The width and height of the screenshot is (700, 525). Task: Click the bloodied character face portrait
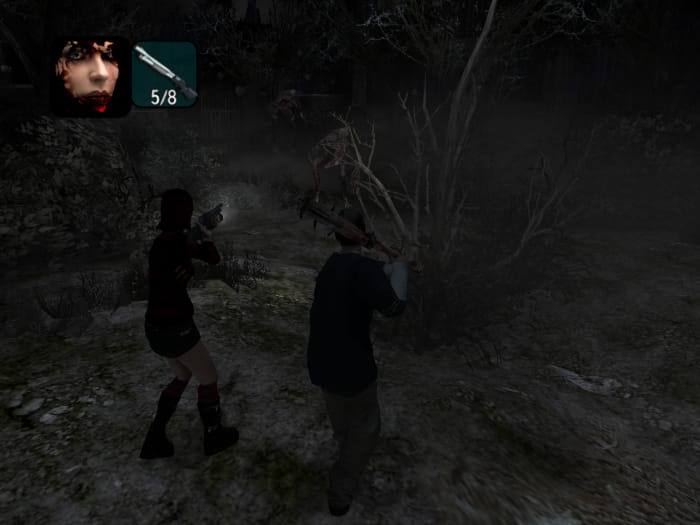click(91, 75)
